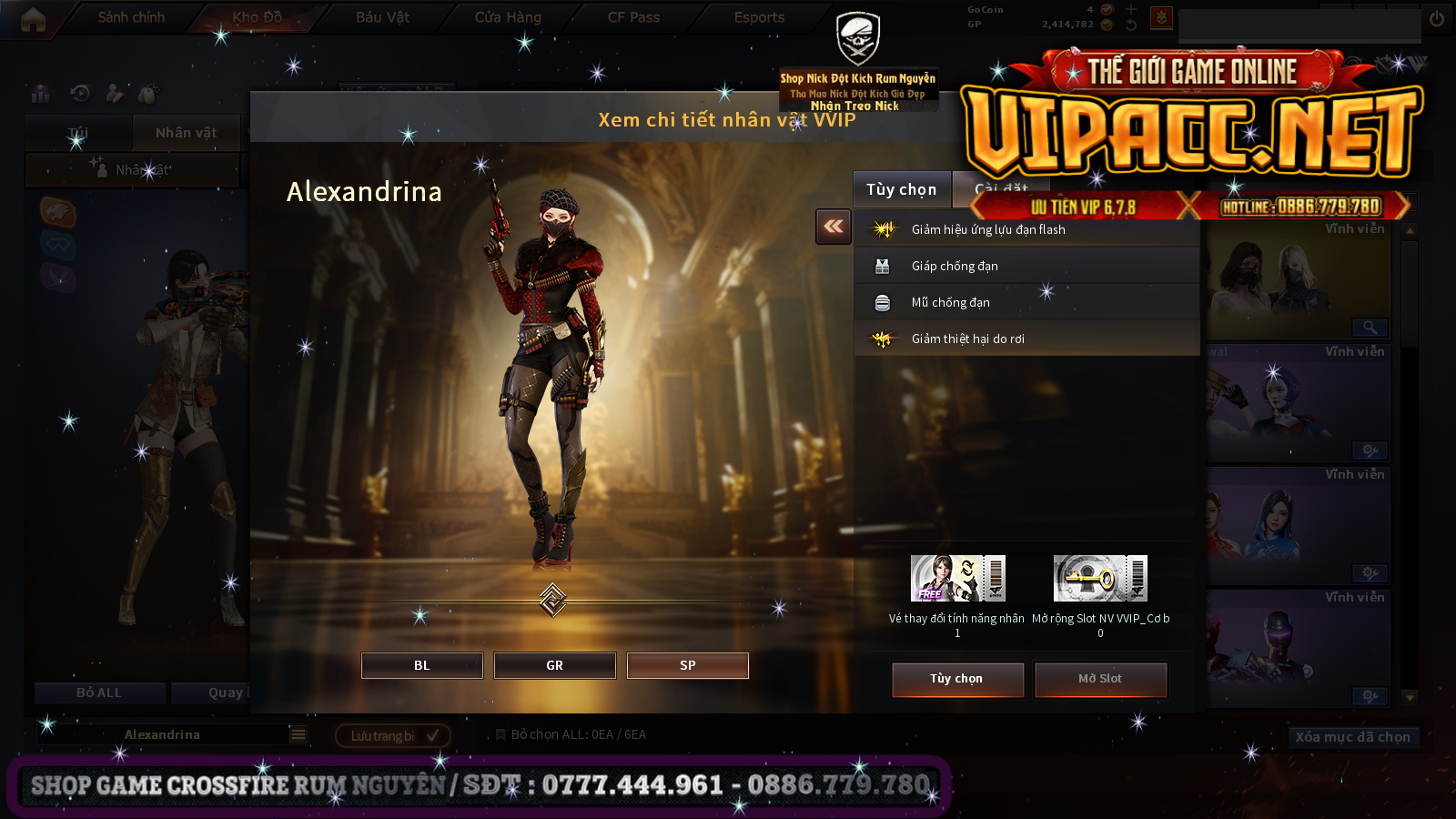The height and width of the screenshot is (819, 1456).
Task: Click the Mở Slot button
Action: point(1100,679)
